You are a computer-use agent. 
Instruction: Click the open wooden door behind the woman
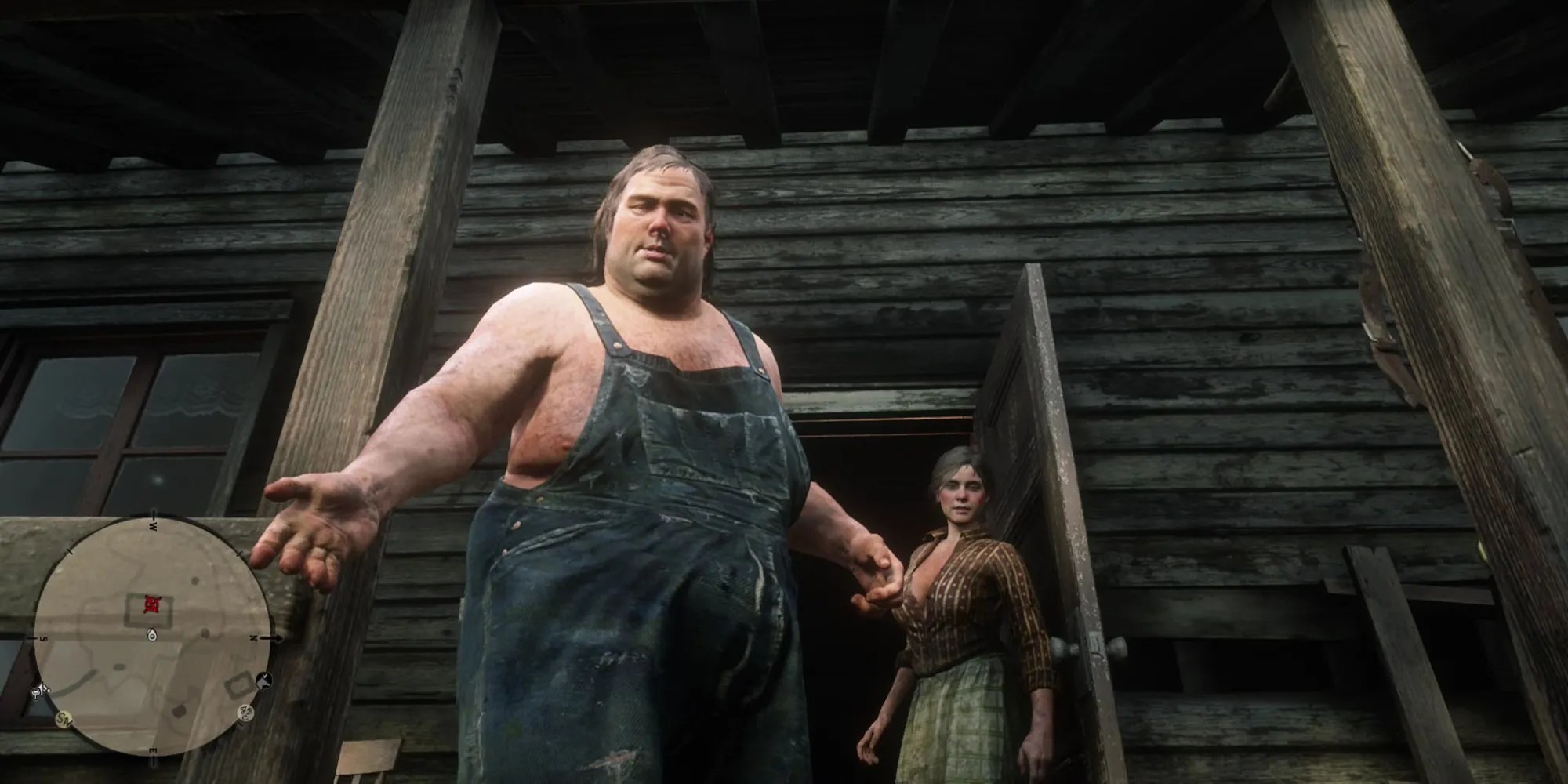(1043, 470)
